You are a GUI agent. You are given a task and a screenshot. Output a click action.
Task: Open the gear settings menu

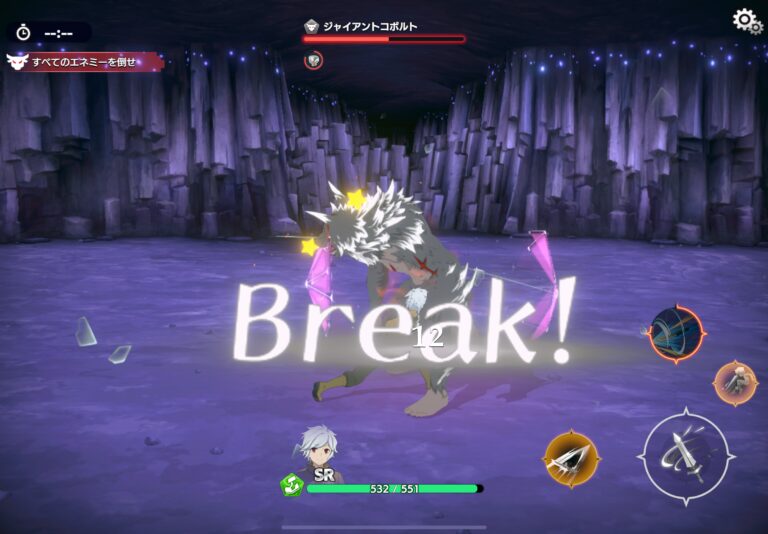click(746, 20)
